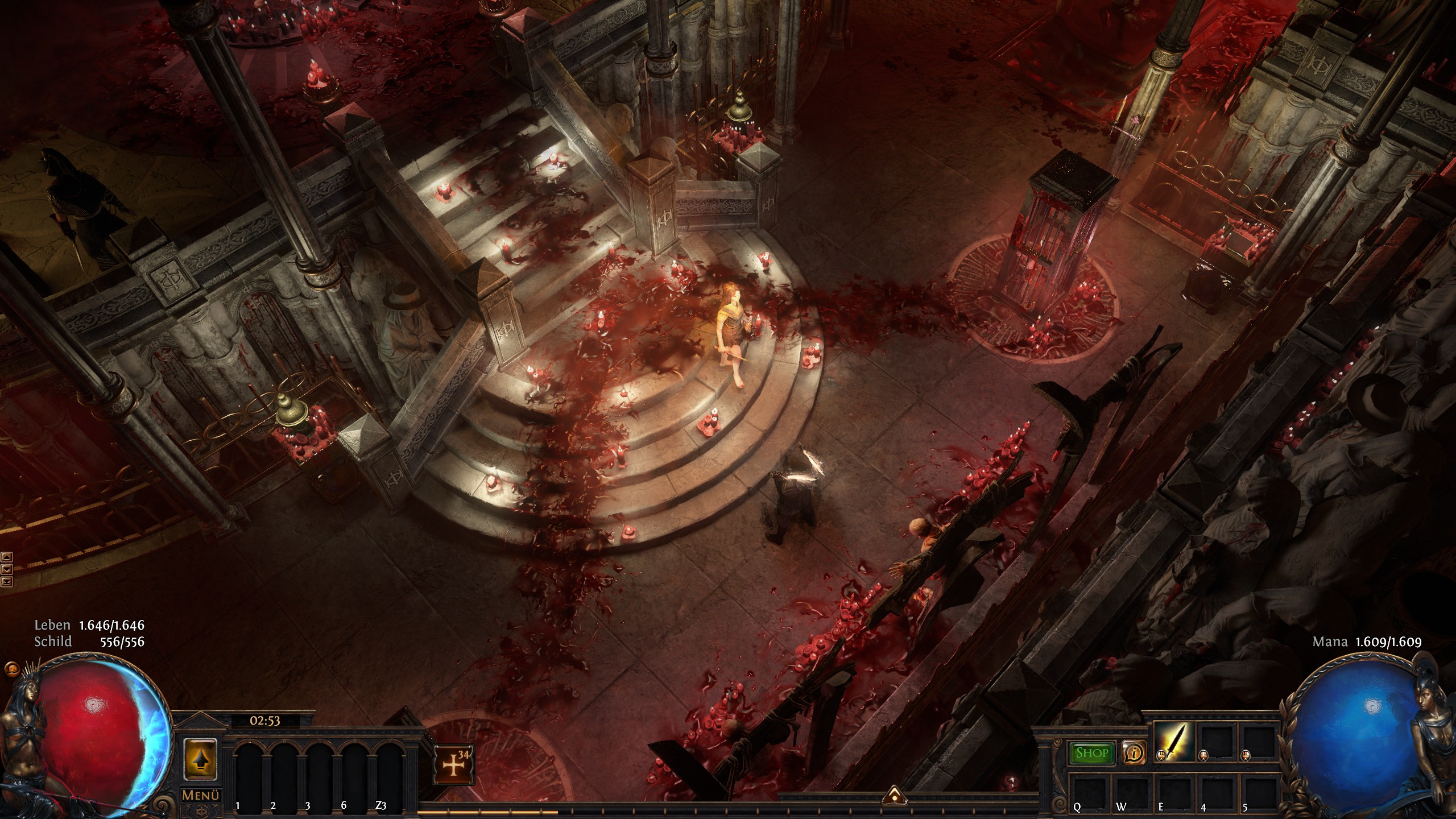This screenshot has height=819, width=1456.
Task: Click the chat scroll-down arrow button
Action: (x=7, y=569)
